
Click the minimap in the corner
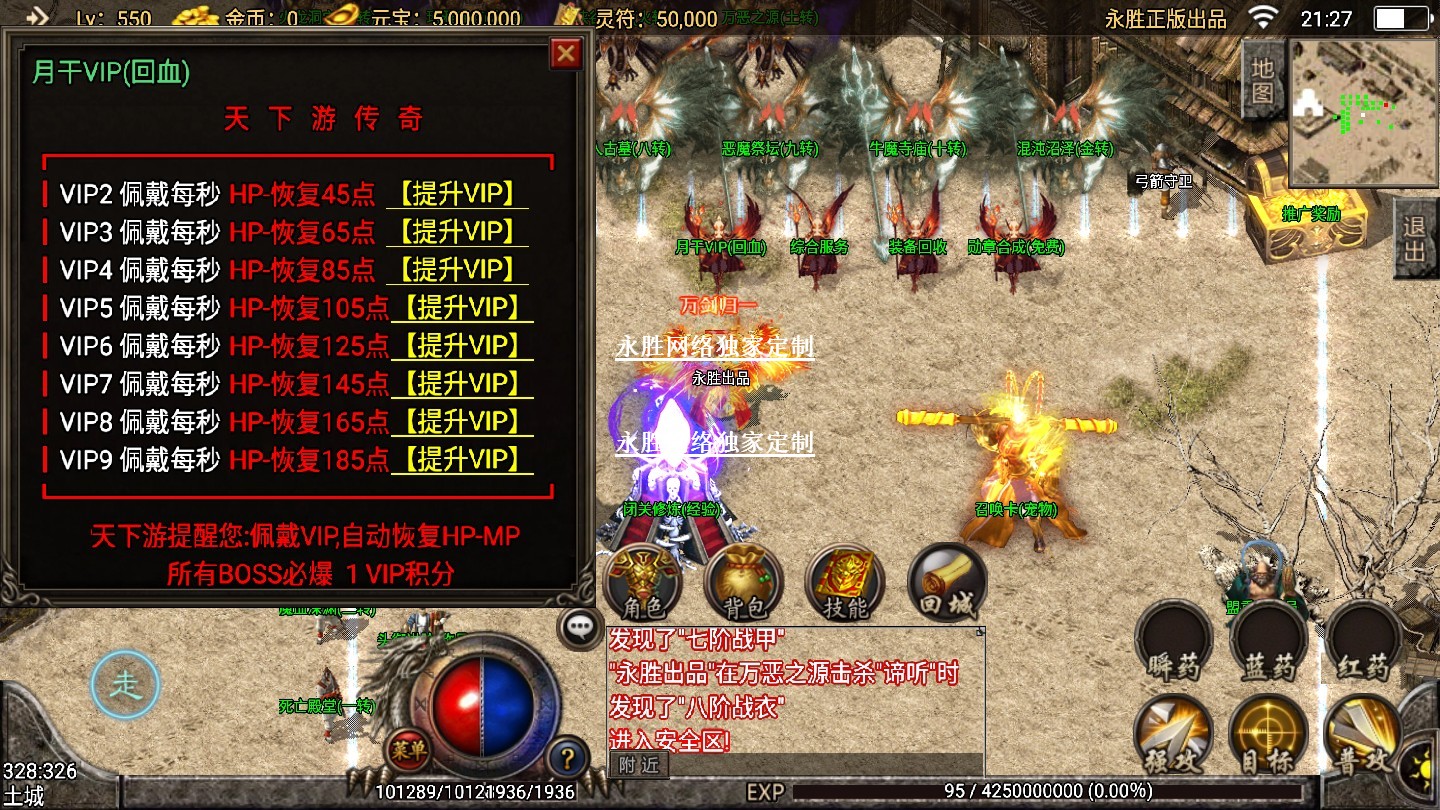[x=1361, y=112]
